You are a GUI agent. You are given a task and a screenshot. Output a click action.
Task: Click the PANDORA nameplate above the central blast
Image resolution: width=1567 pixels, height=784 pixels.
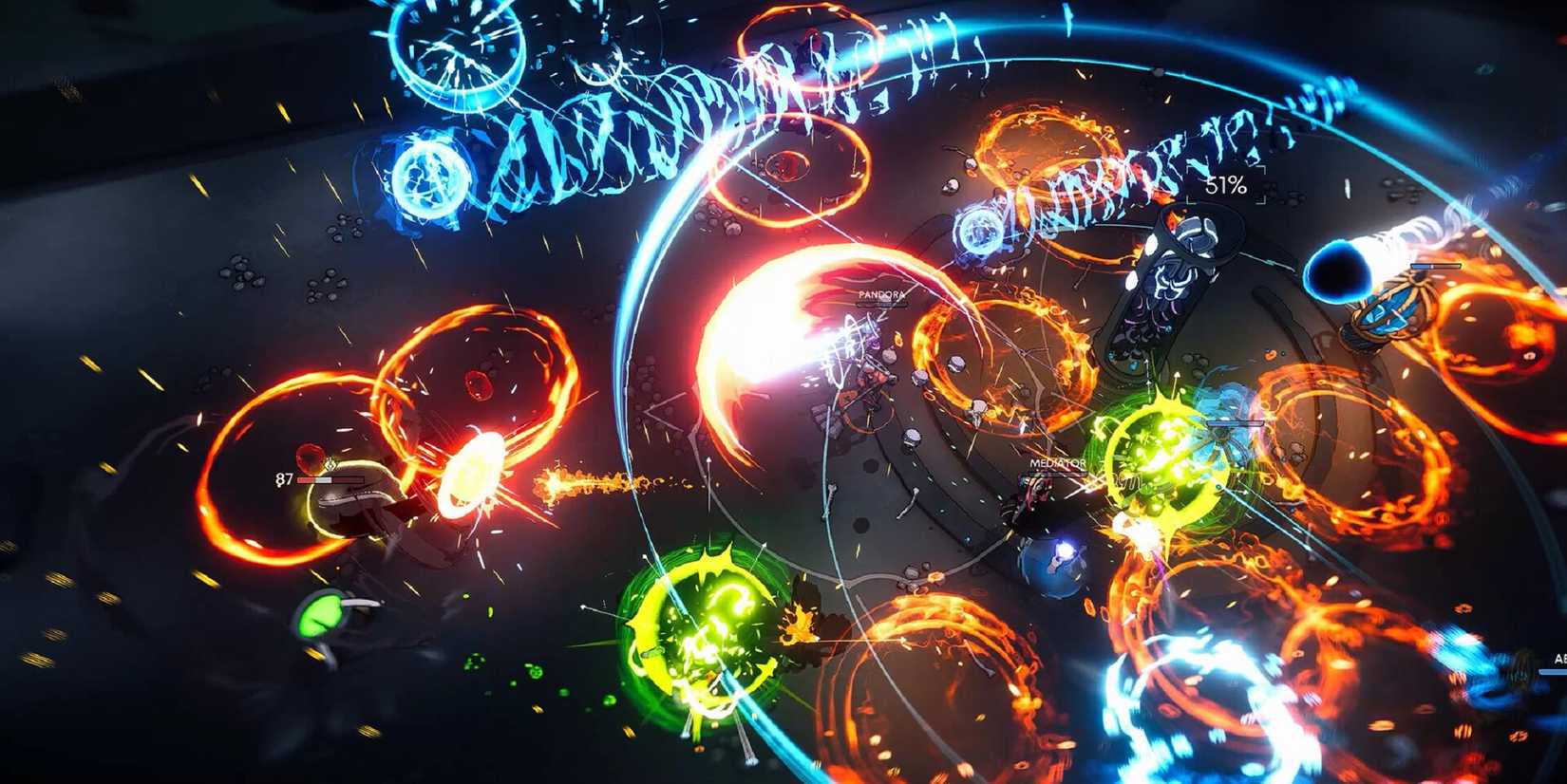coord(882,295)
